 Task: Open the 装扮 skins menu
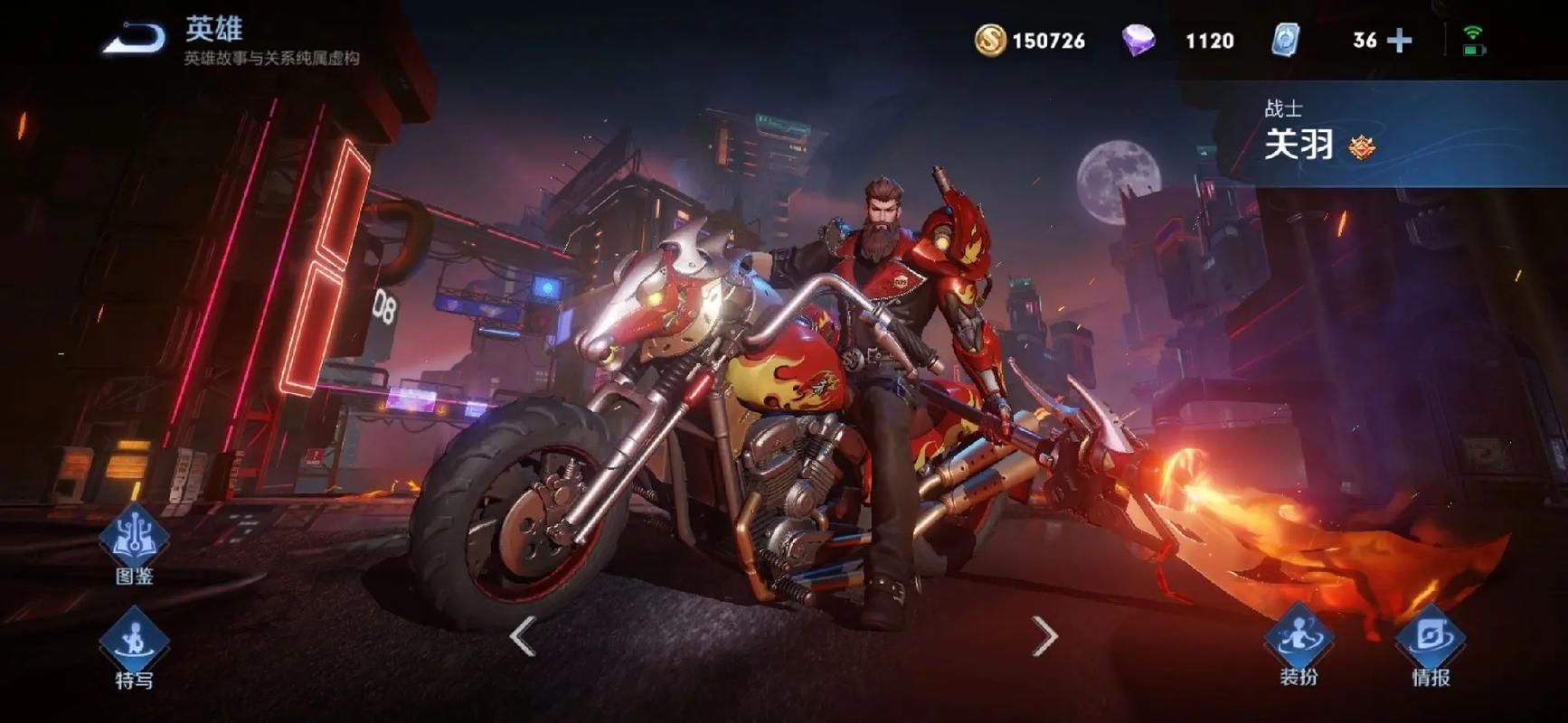point(1299,645)
